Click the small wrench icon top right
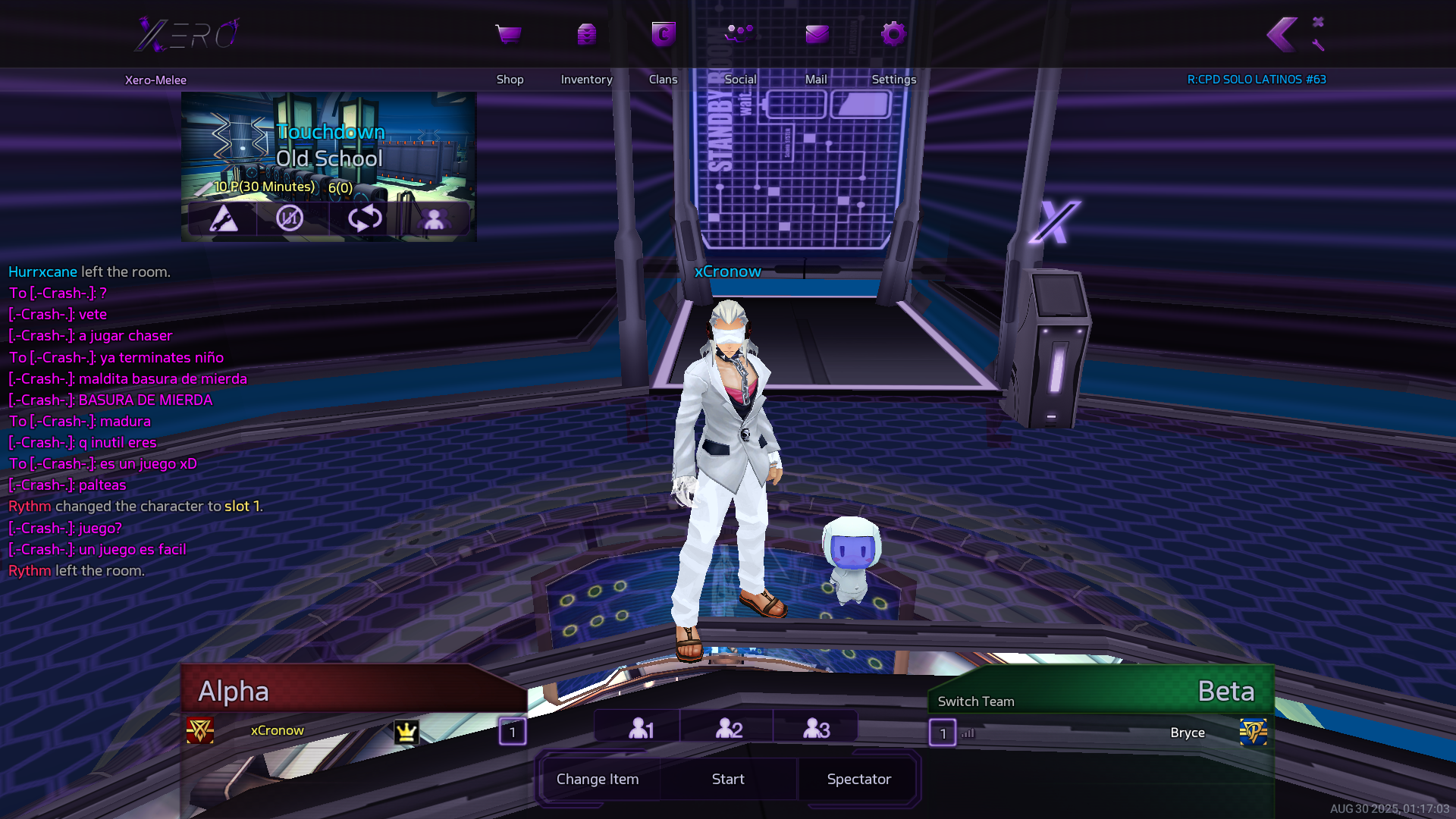Image resolution: width=1456 pixels, height=819 pixels. click(1318, 45)
